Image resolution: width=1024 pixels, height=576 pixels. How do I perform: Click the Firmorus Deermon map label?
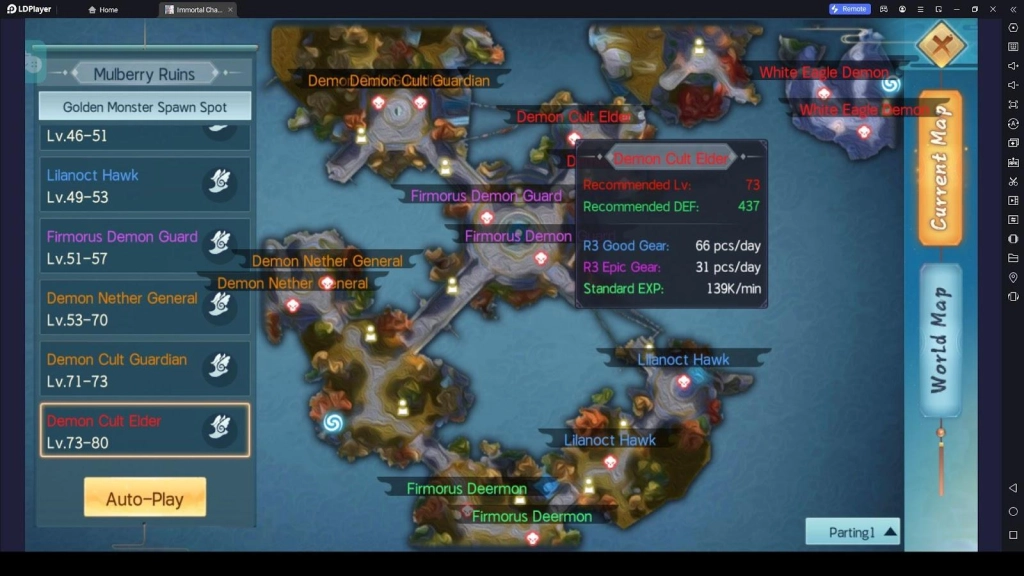466,489
